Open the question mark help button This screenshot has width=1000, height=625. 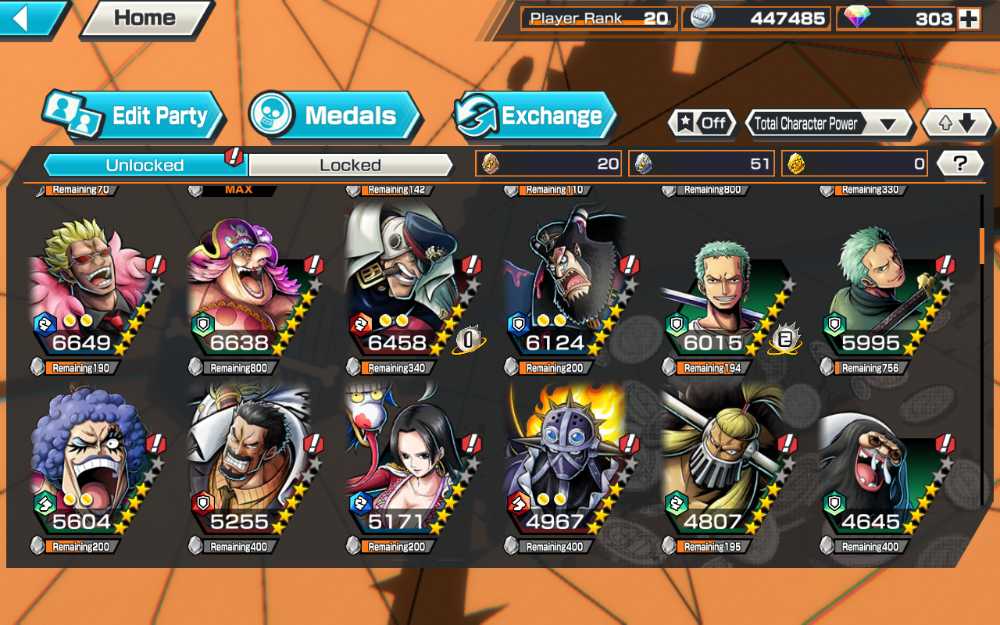tap(961, 164)
